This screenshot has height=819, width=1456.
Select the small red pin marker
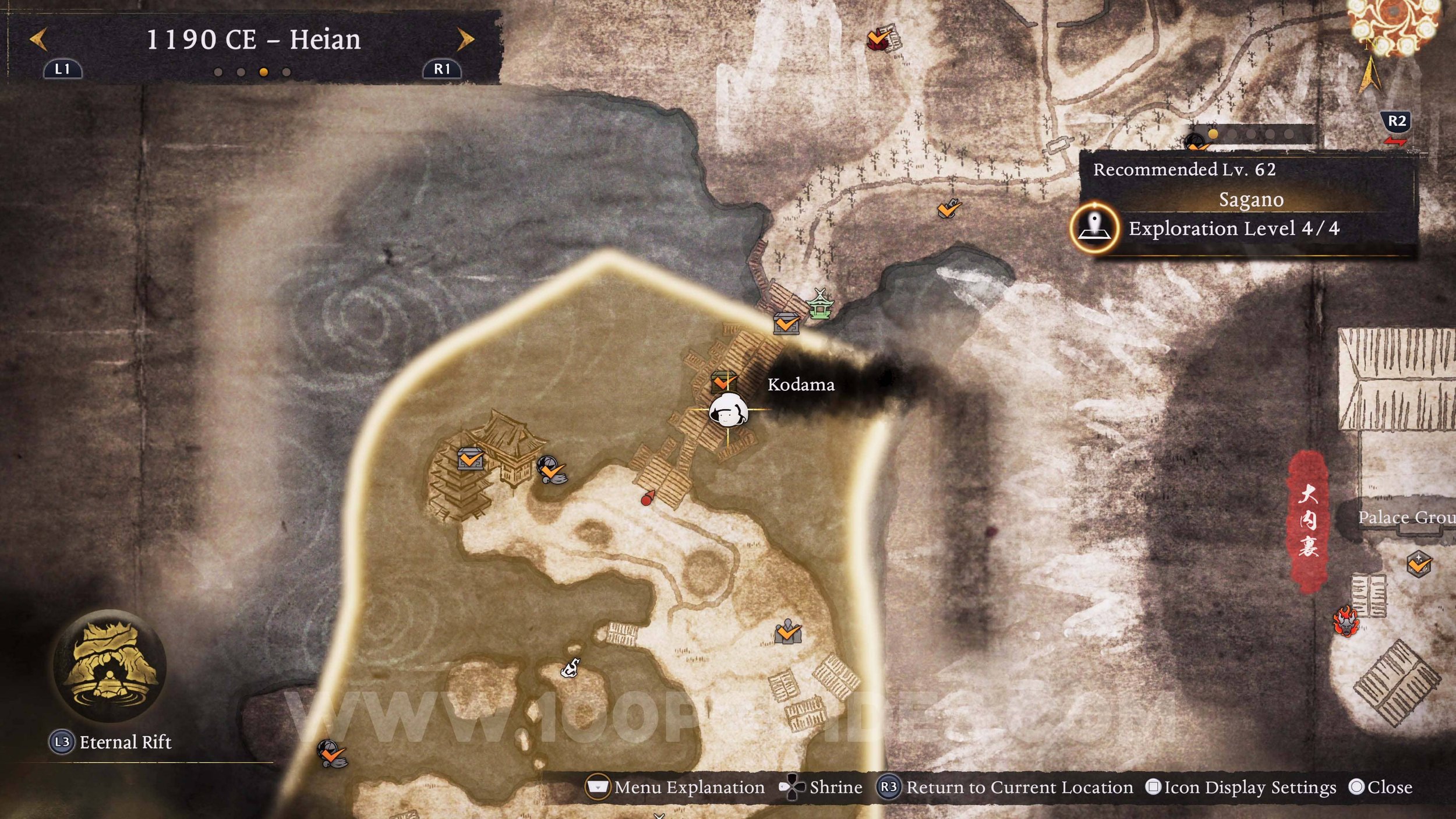tap(646, 498)
